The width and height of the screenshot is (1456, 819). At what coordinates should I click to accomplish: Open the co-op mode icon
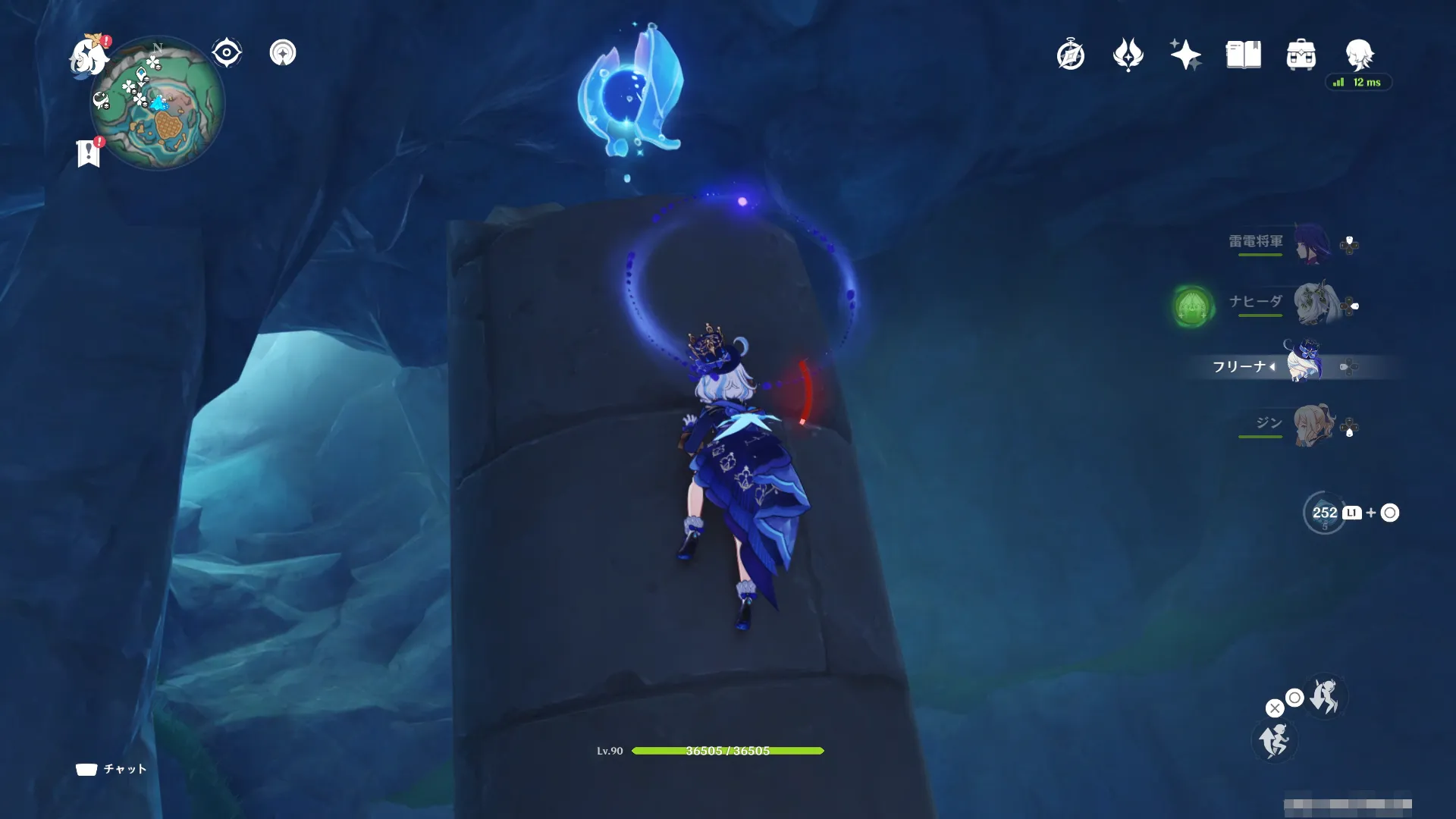point(283,53)
